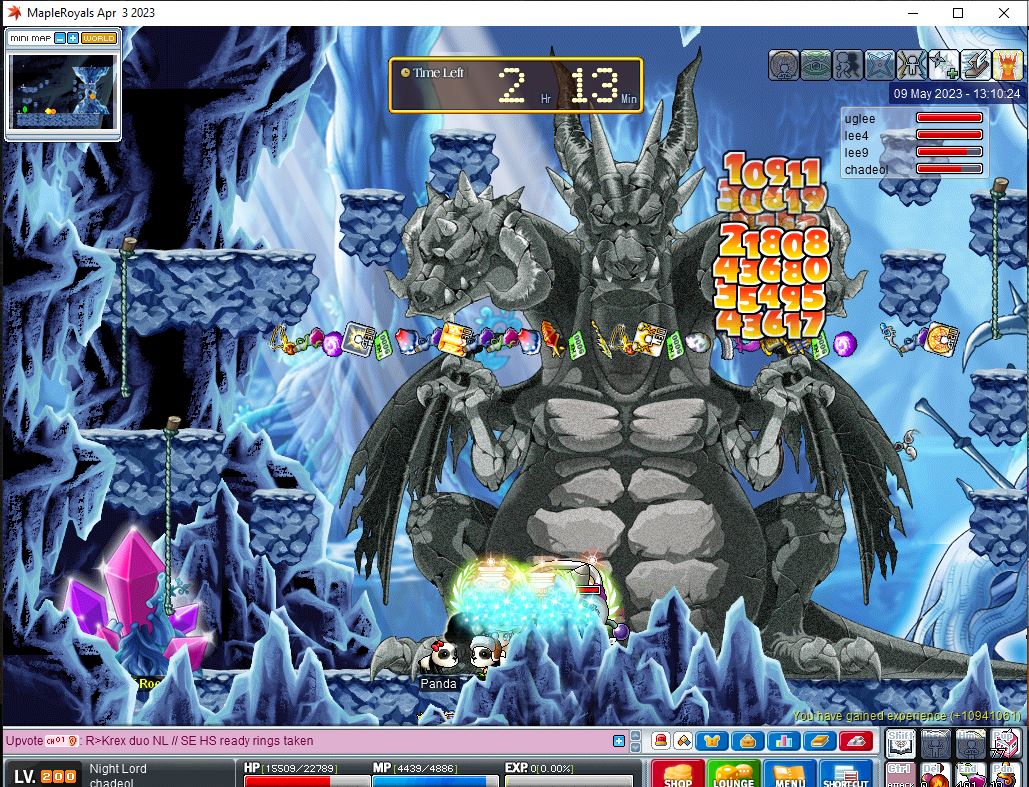The width and height of the screenshot is (1029, 787).
Task: Open the inventory bag icon button
Action: pyautogui.click(x=747, y=741)
